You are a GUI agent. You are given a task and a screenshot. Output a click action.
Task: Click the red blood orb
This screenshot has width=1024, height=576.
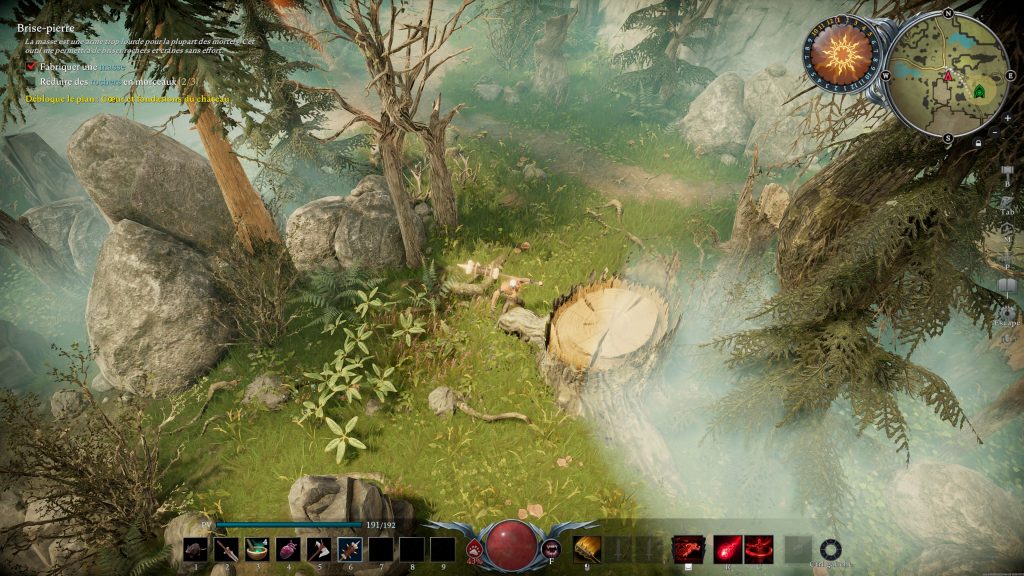pos(512,544)
